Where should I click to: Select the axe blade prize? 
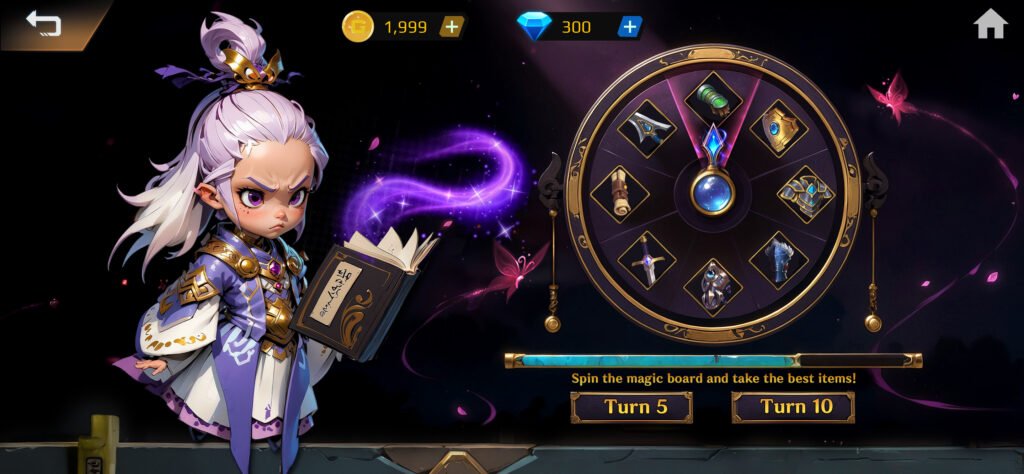(x=647, y=128)
